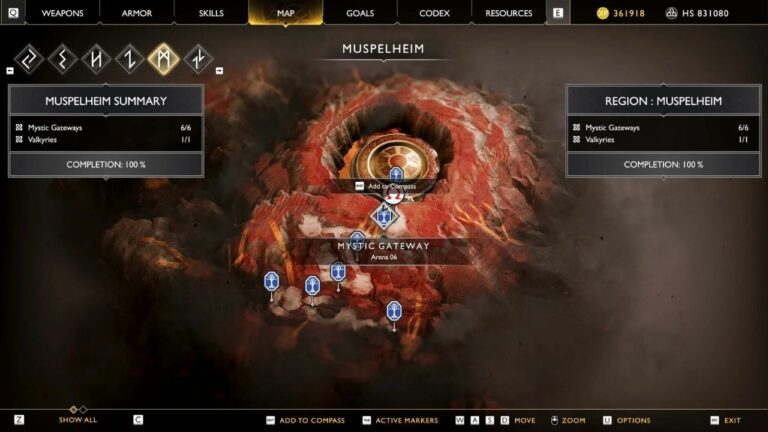
Task: Select the highlighted Muspelheim realm rune
Action: (163, 59)
